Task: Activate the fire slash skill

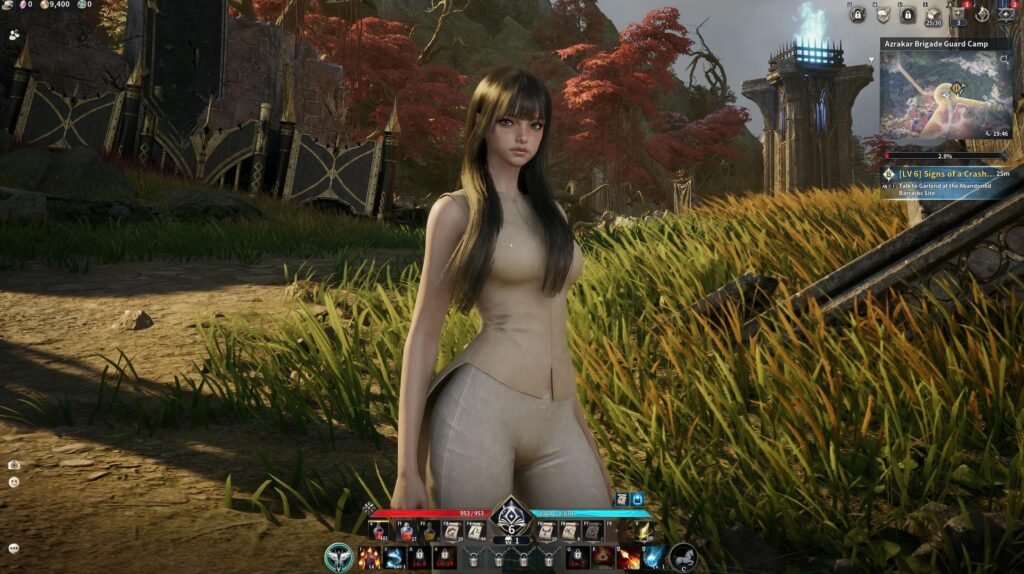Action: 629,557
